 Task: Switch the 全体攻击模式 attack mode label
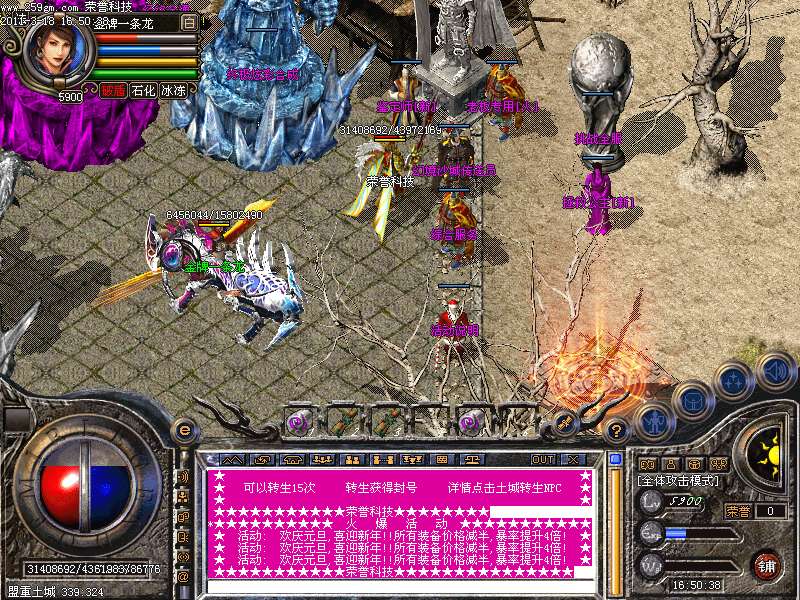680,481
